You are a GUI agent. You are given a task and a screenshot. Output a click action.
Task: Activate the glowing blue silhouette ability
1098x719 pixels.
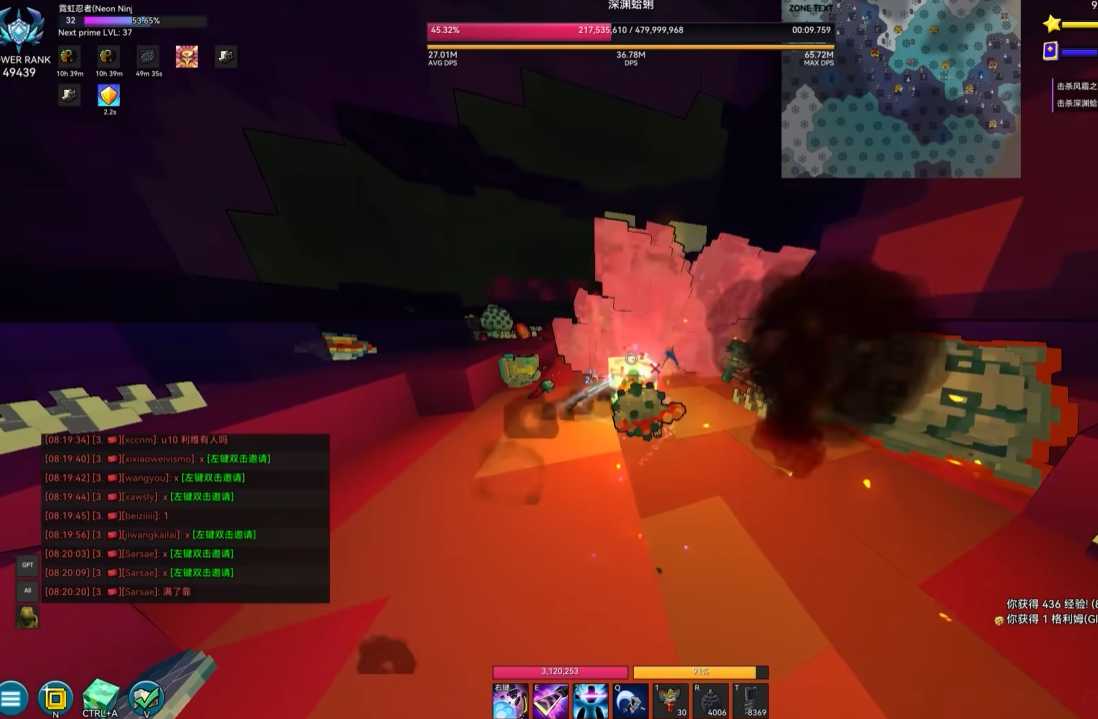590,701
